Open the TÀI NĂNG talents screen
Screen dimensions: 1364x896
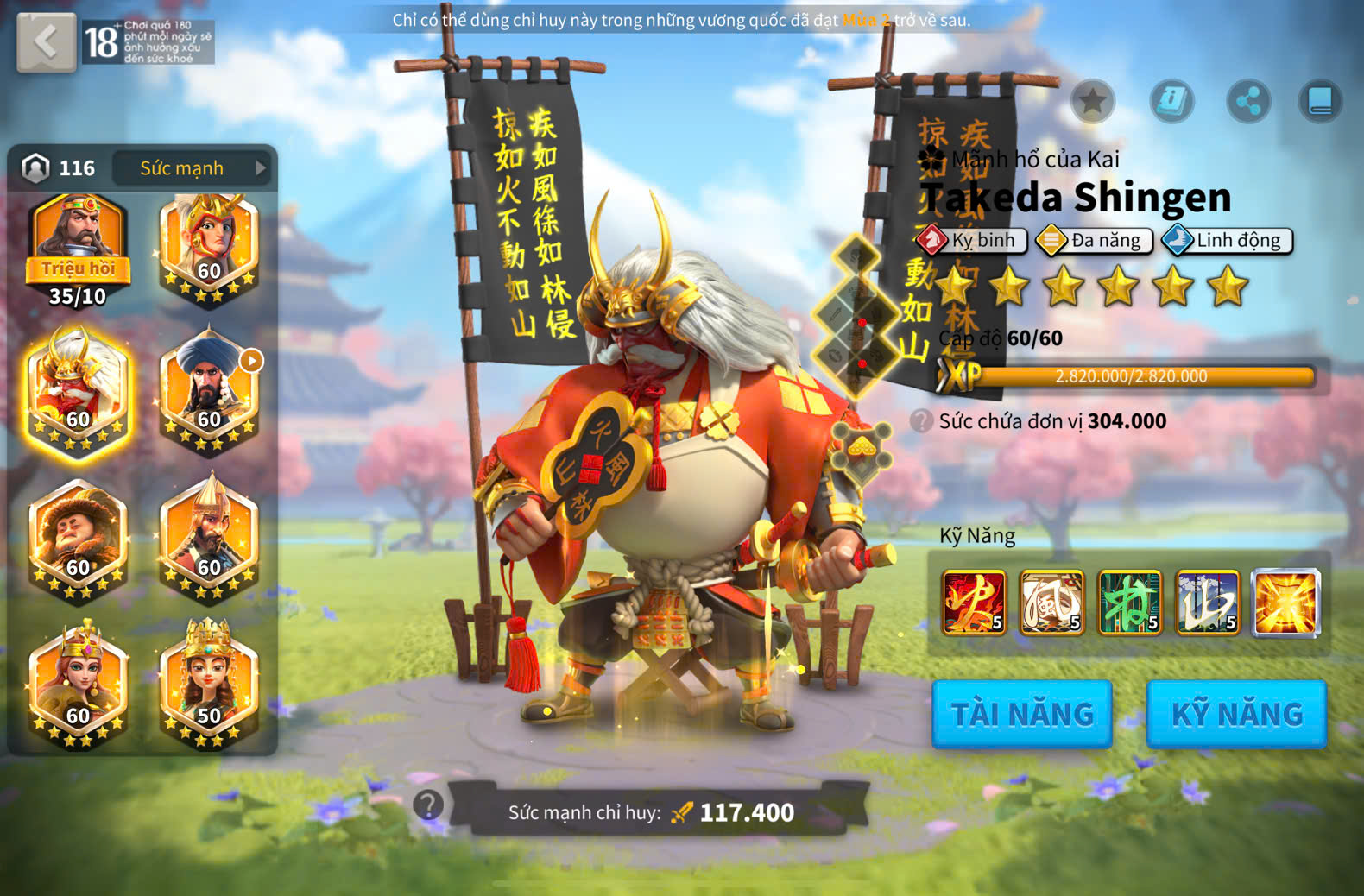pyautogui.click(x=1021, y=714)
